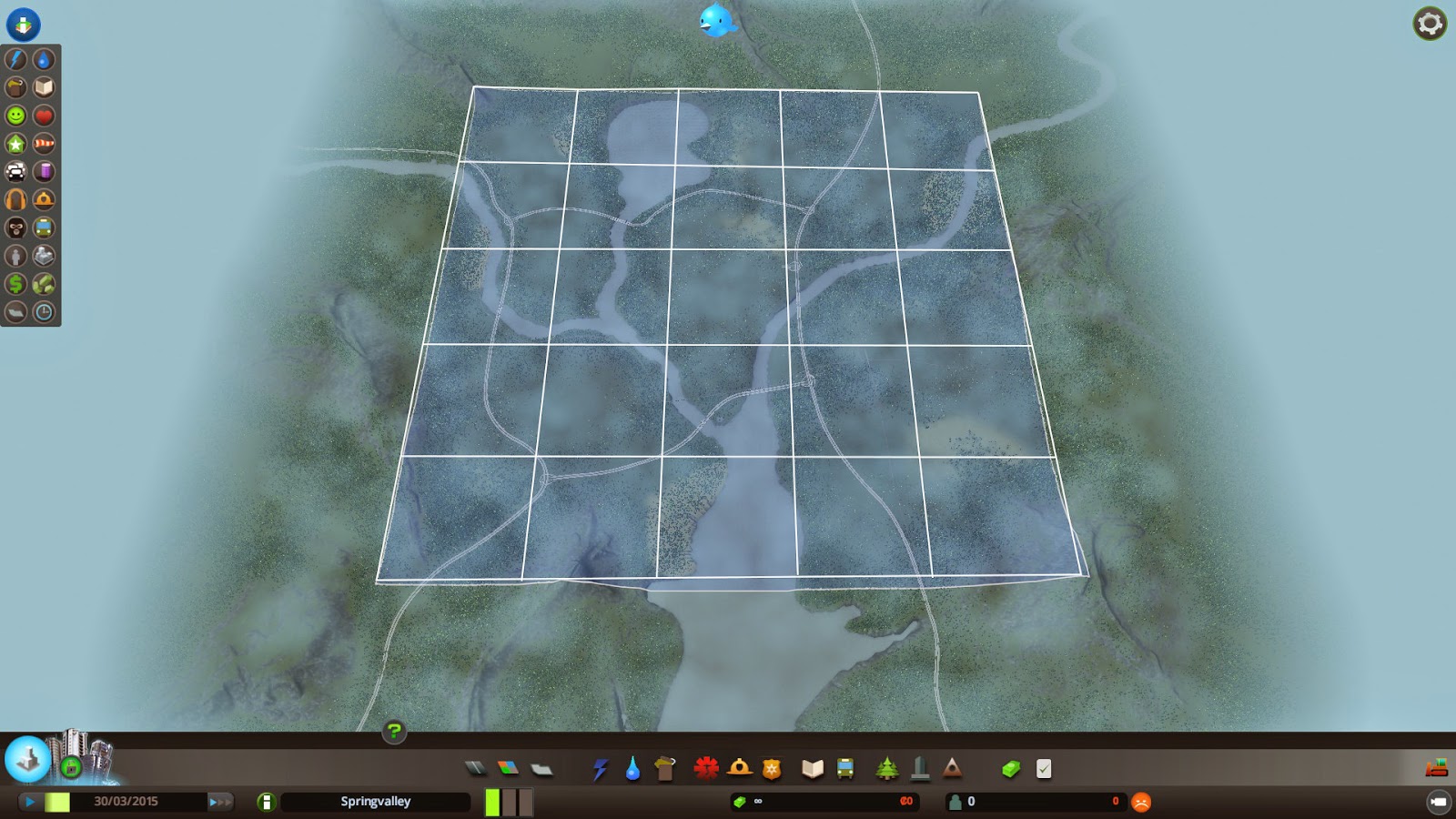
Task: Open the water info view overlay
Action: 42,58
